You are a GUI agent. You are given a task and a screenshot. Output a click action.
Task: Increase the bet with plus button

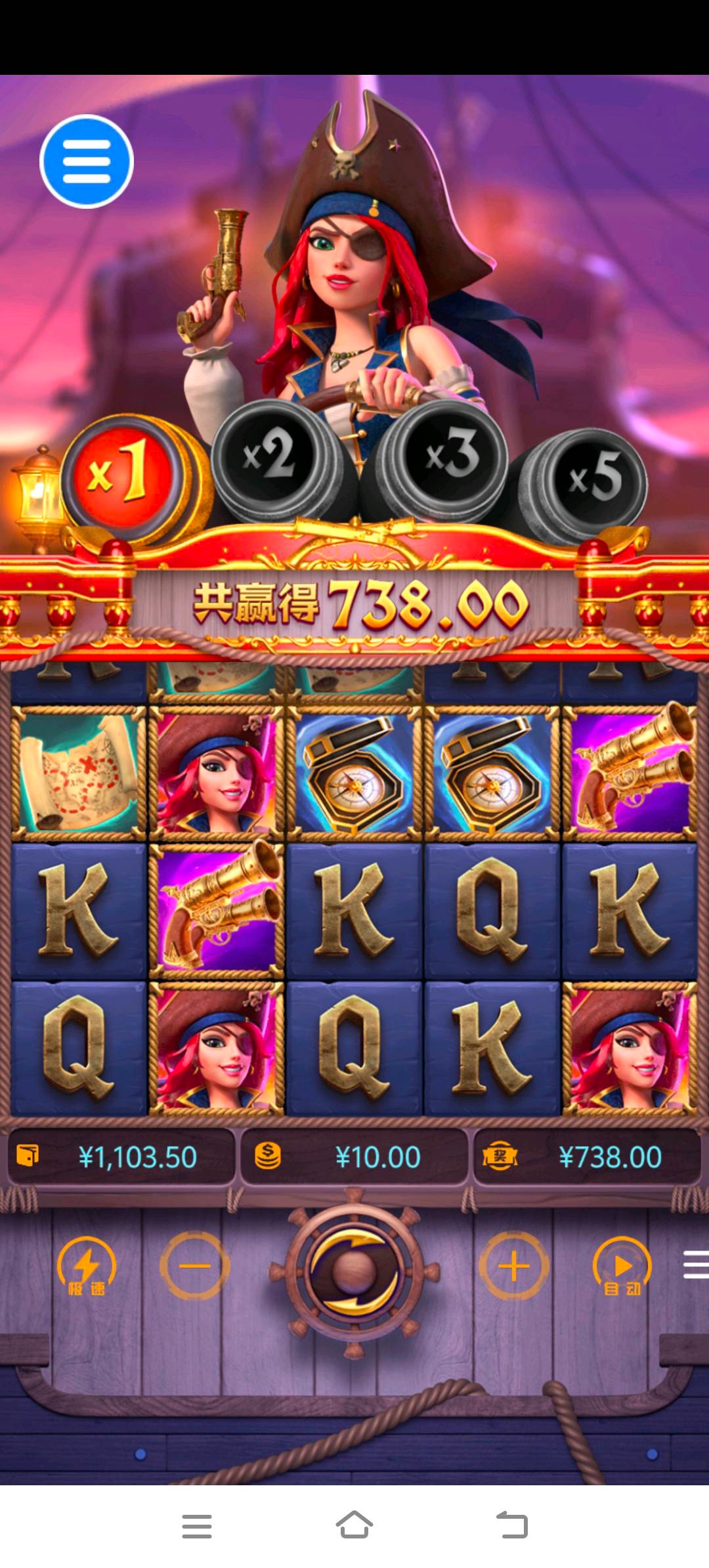coord(514,1265)
